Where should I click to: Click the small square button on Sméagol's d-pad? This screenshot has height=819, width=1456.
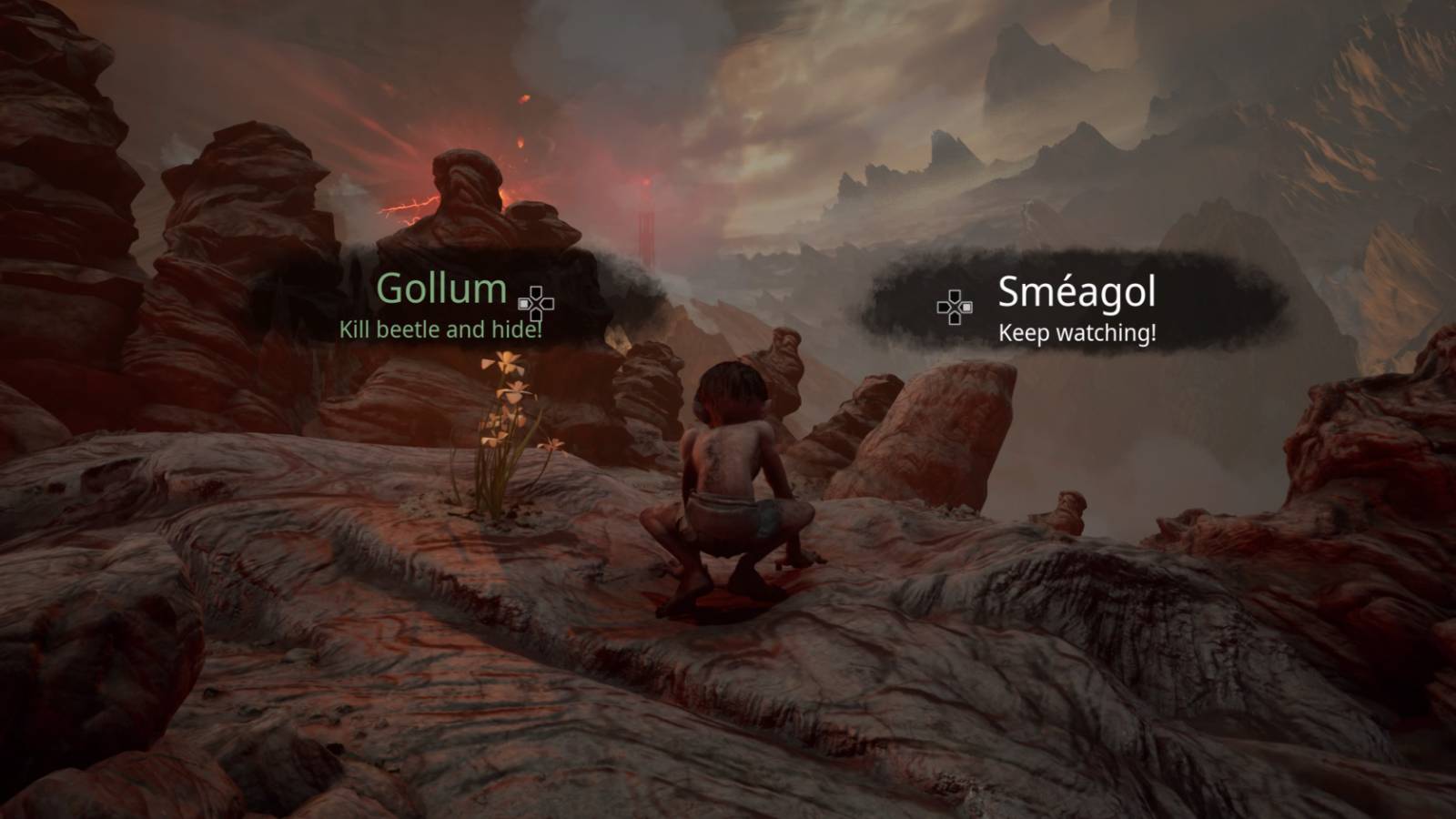coord(967,308)
